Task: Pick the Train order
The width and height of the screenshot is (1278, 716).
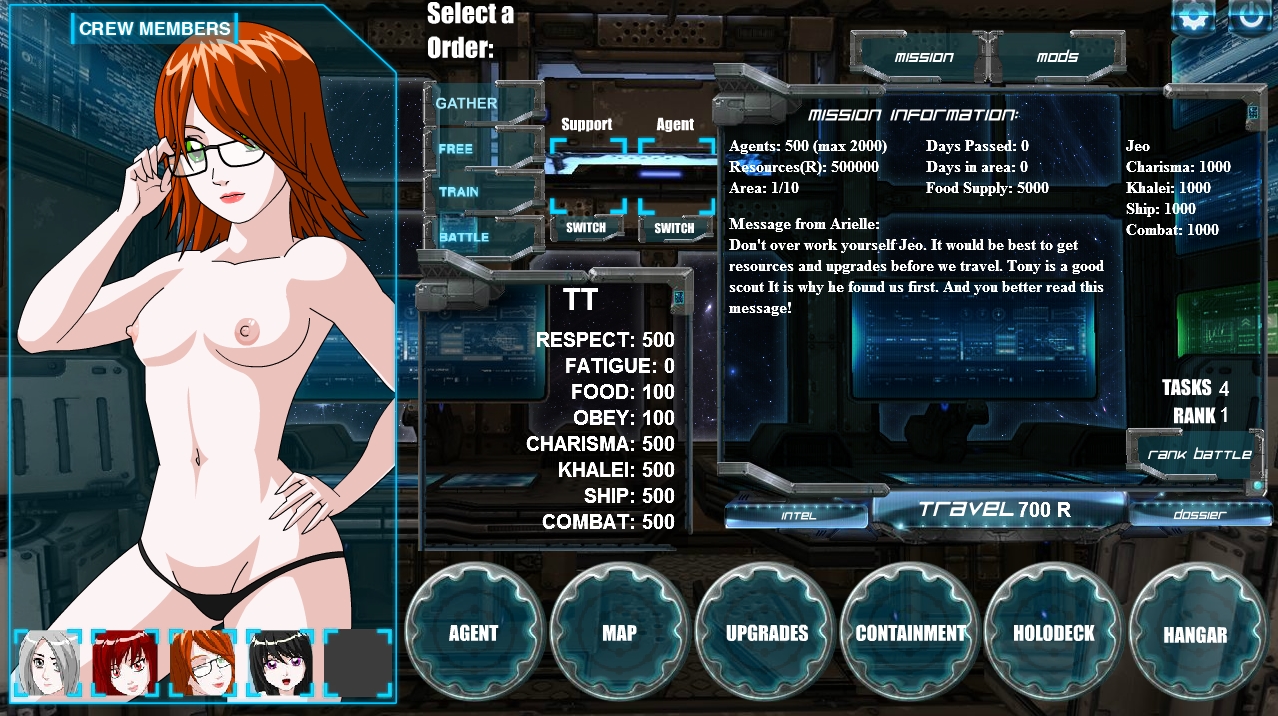Action: tap(459, 192)
